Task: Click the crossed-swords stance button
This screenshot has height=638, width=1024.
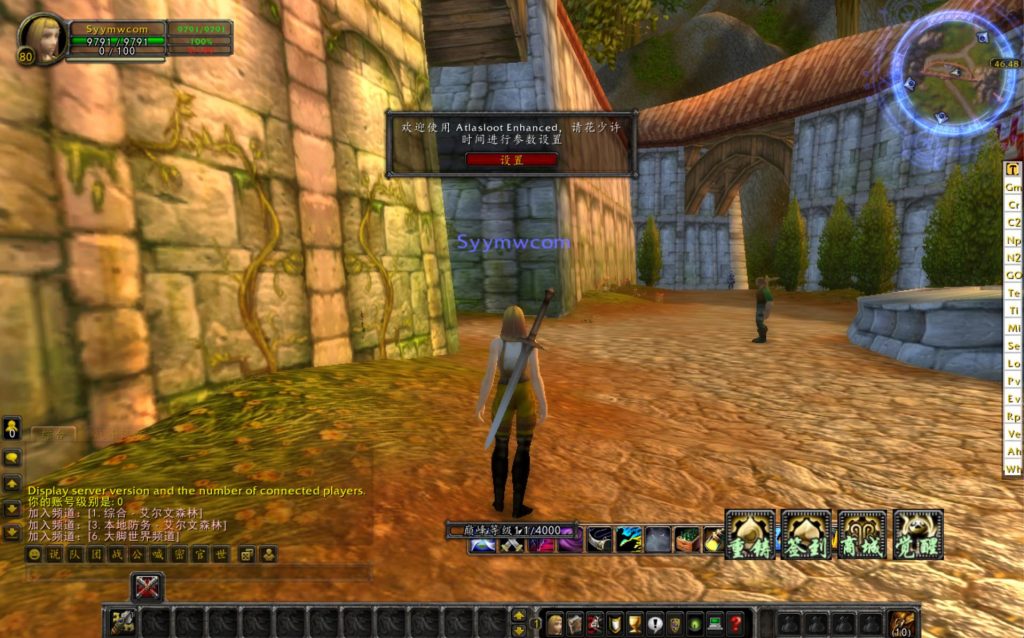Action: coord(147,587)
